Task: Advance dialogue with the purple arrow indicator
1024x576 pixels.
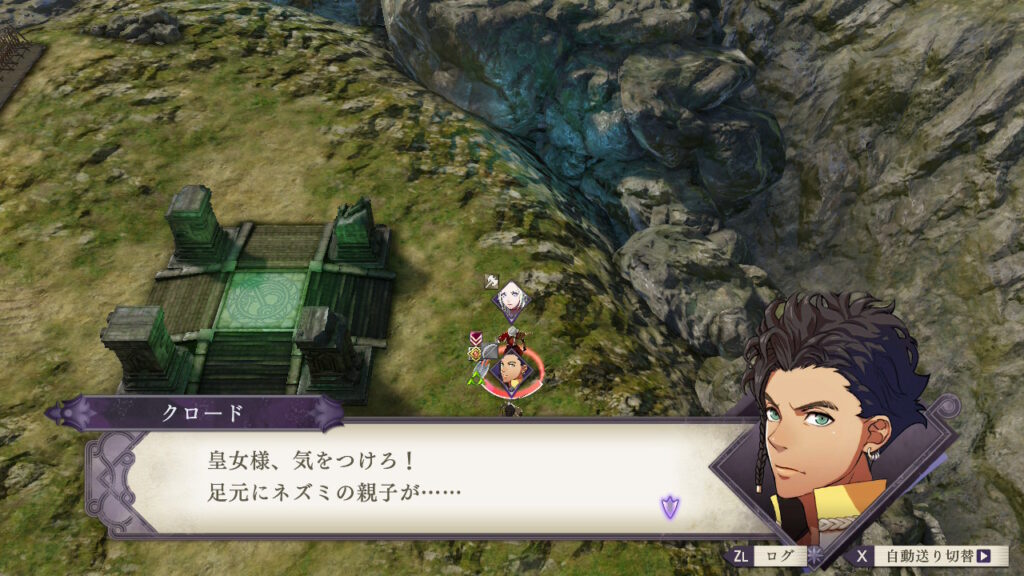Action: click(668, 506)
